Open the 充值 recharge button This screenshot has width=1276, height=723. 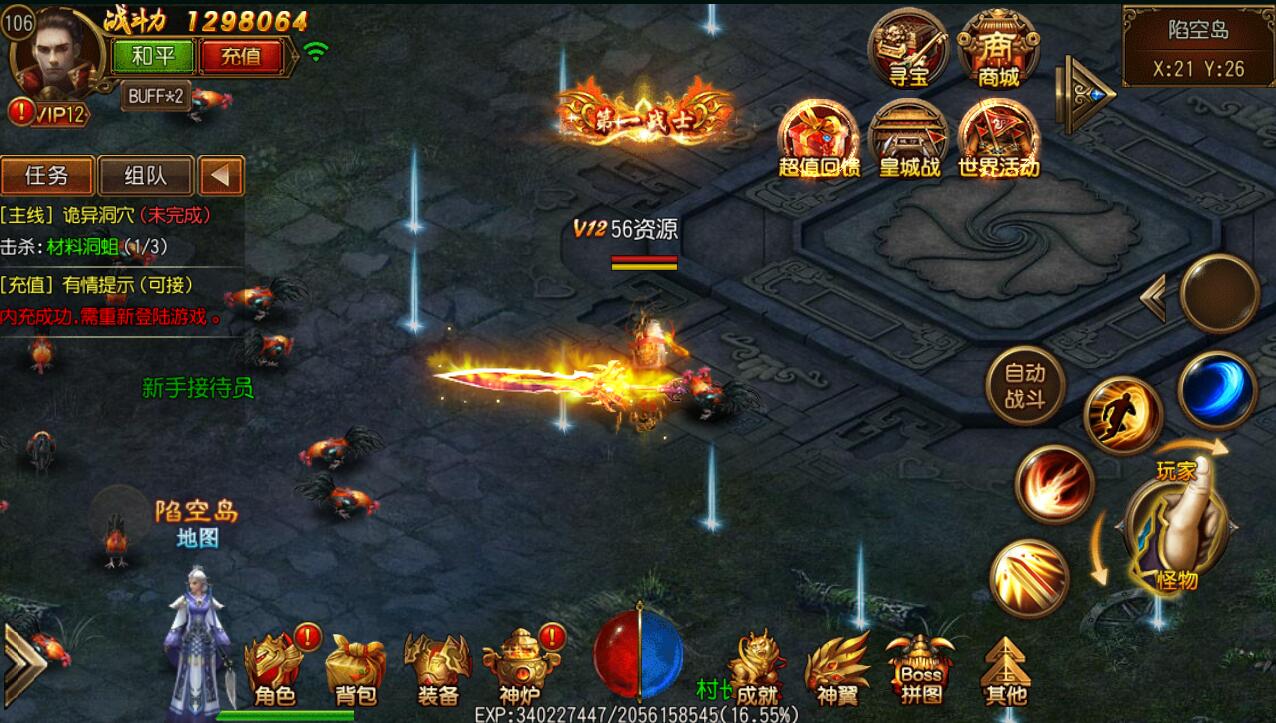click(x=240, y=56)
